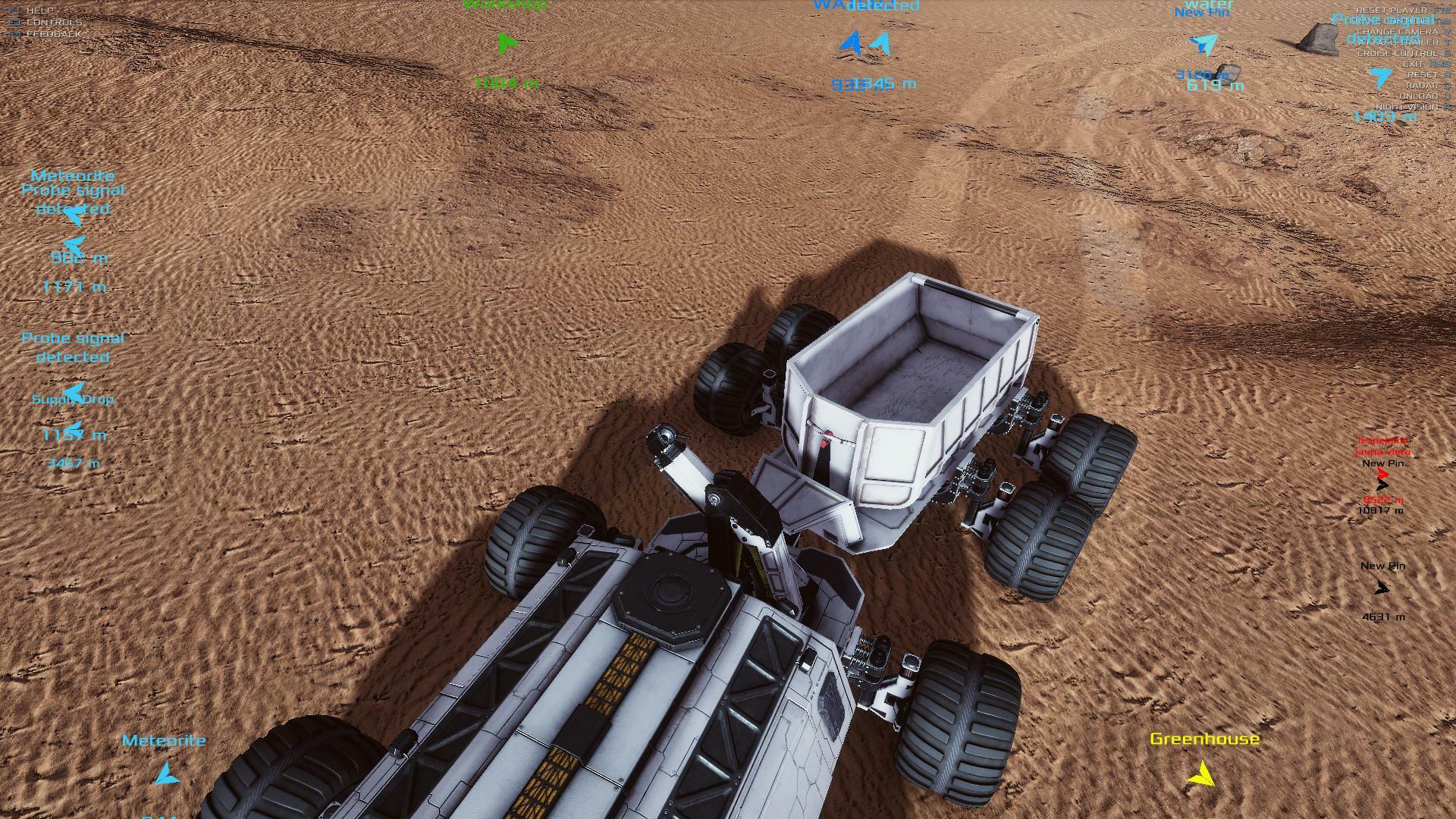The image size is (1456, 819).
Task: Select the green Workshop waypoint marker
Action: (508, 42)
